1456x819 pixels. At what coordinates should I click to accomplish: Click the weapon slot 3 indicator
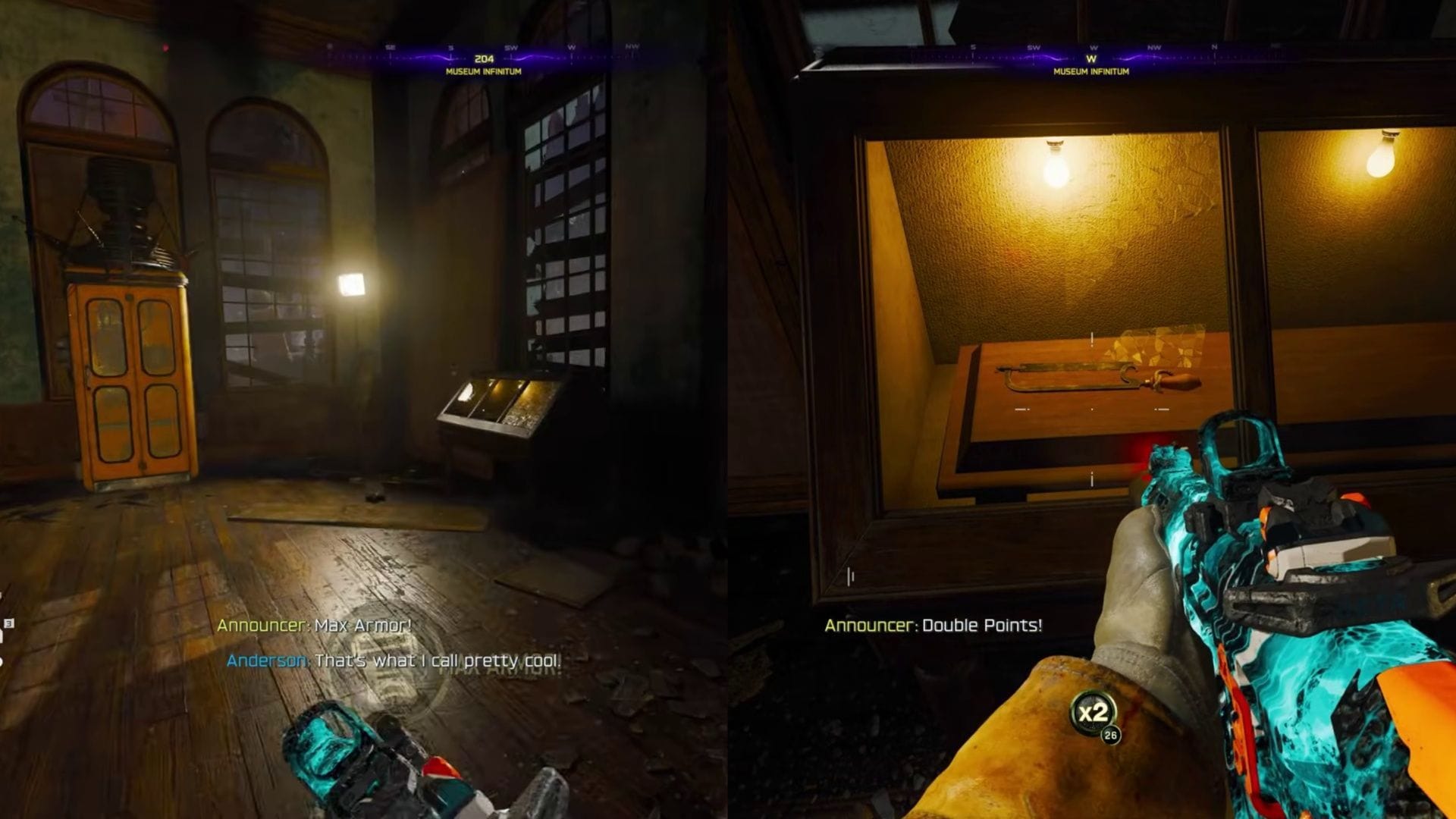point(8,622)
